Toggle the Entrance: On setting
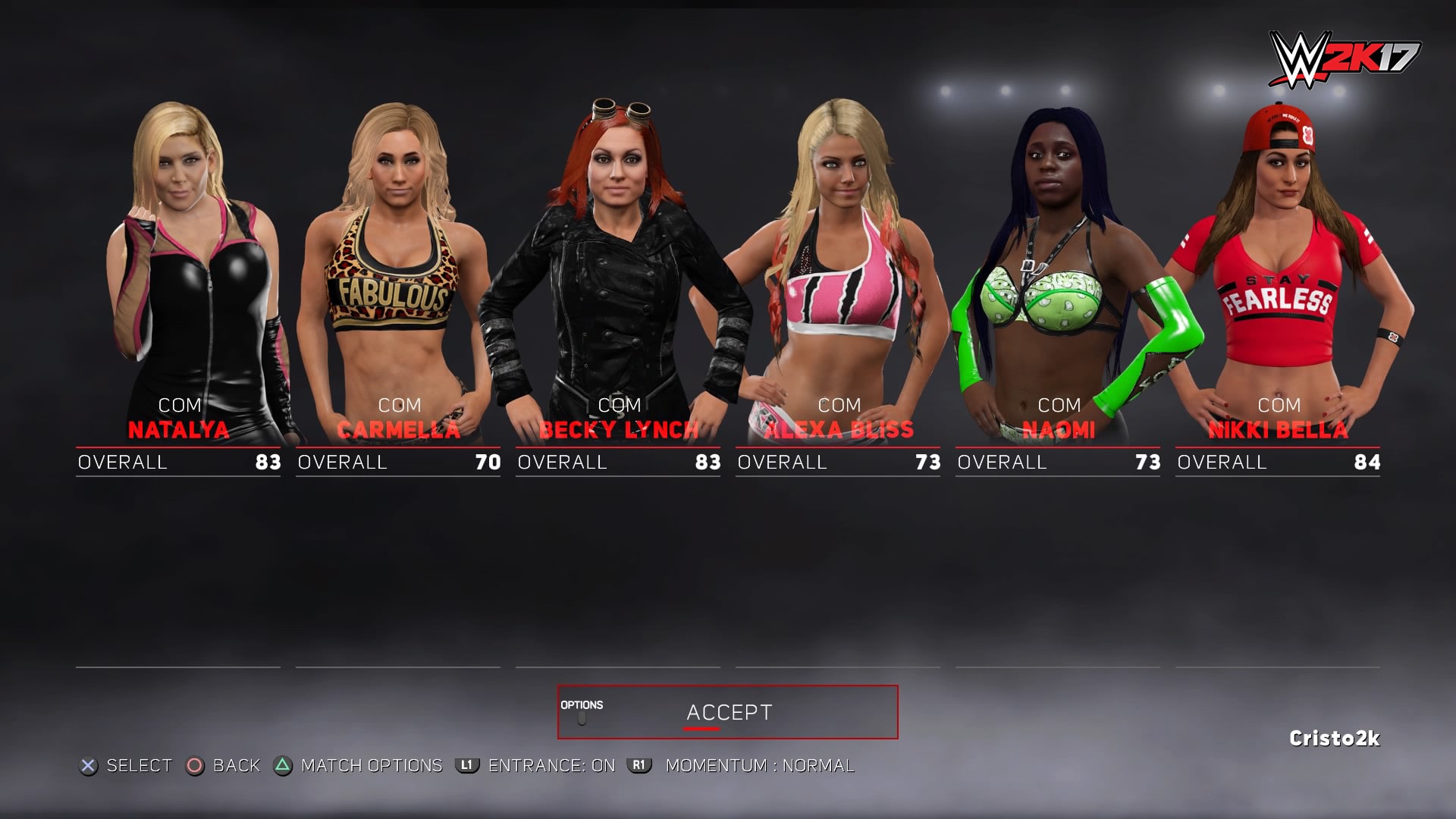Image resolution: width=1456 pixels, height=819 pixels. click(x=537, y=766)
